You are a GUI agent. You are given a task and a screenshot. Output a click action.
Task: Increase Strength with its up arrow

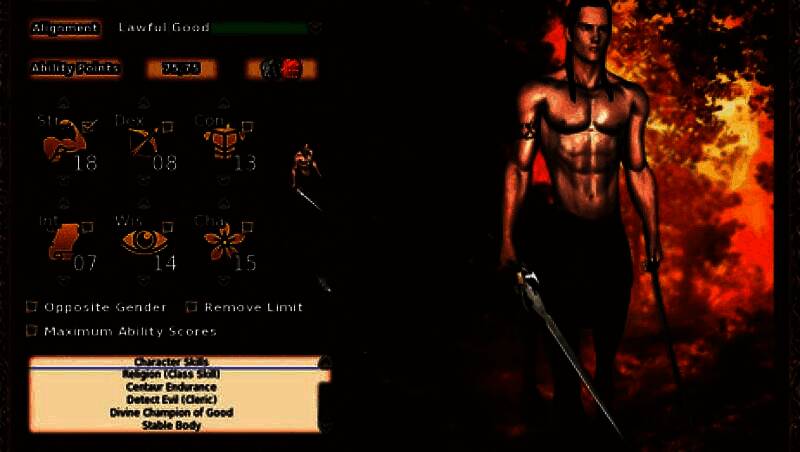coord(65,102)
